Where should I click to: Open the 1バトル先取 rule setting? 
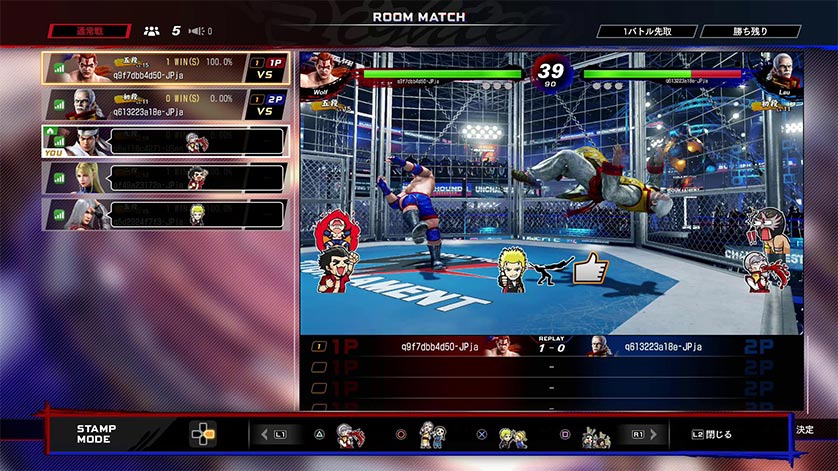pos(646,31)
